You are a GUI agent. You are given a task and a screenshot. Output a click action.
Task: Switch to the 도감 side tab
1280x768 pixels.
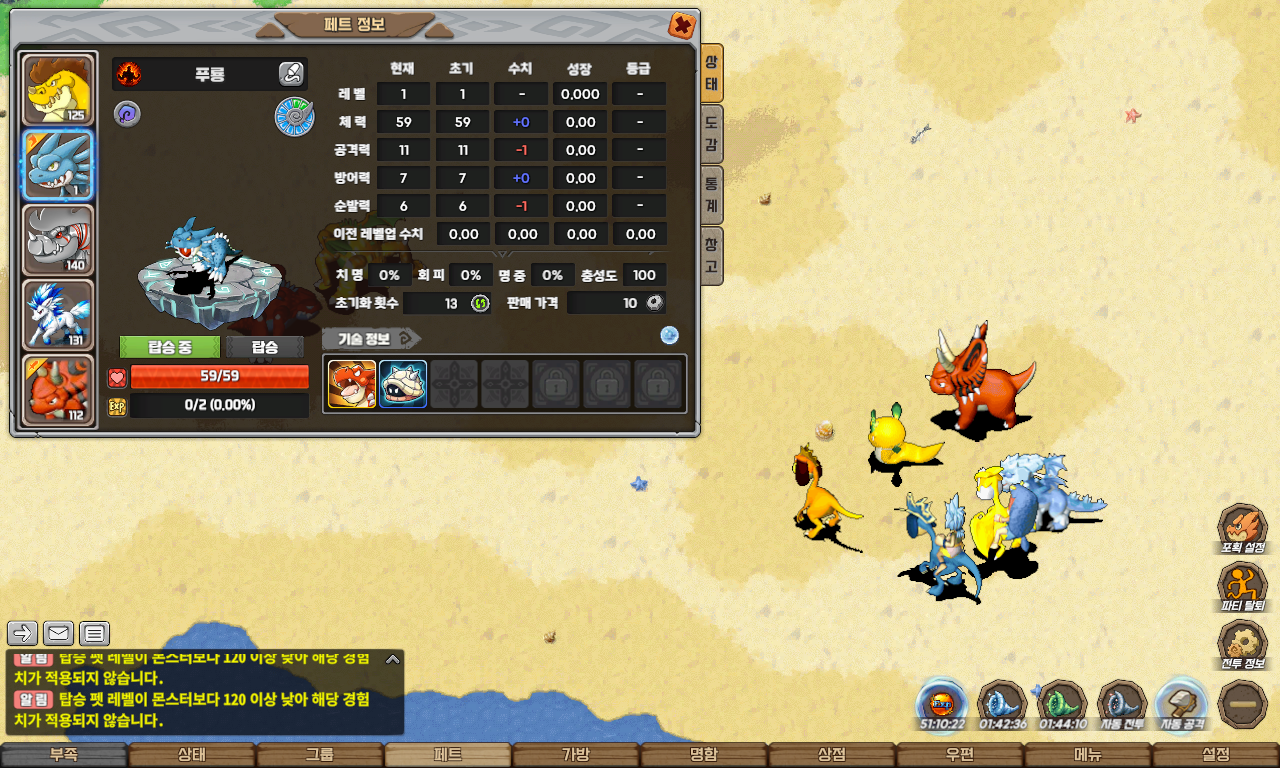[711, 135]
